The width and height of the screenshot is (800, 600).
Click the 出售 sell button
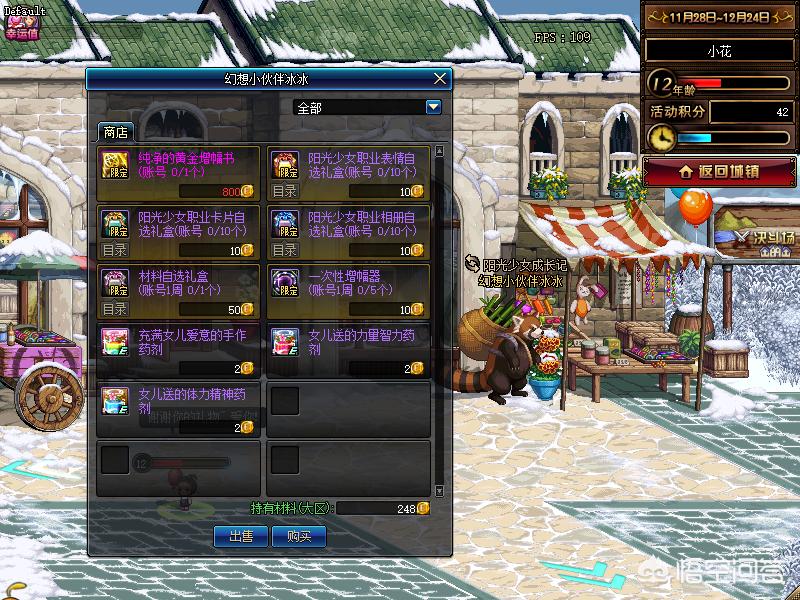pos(241,537)
